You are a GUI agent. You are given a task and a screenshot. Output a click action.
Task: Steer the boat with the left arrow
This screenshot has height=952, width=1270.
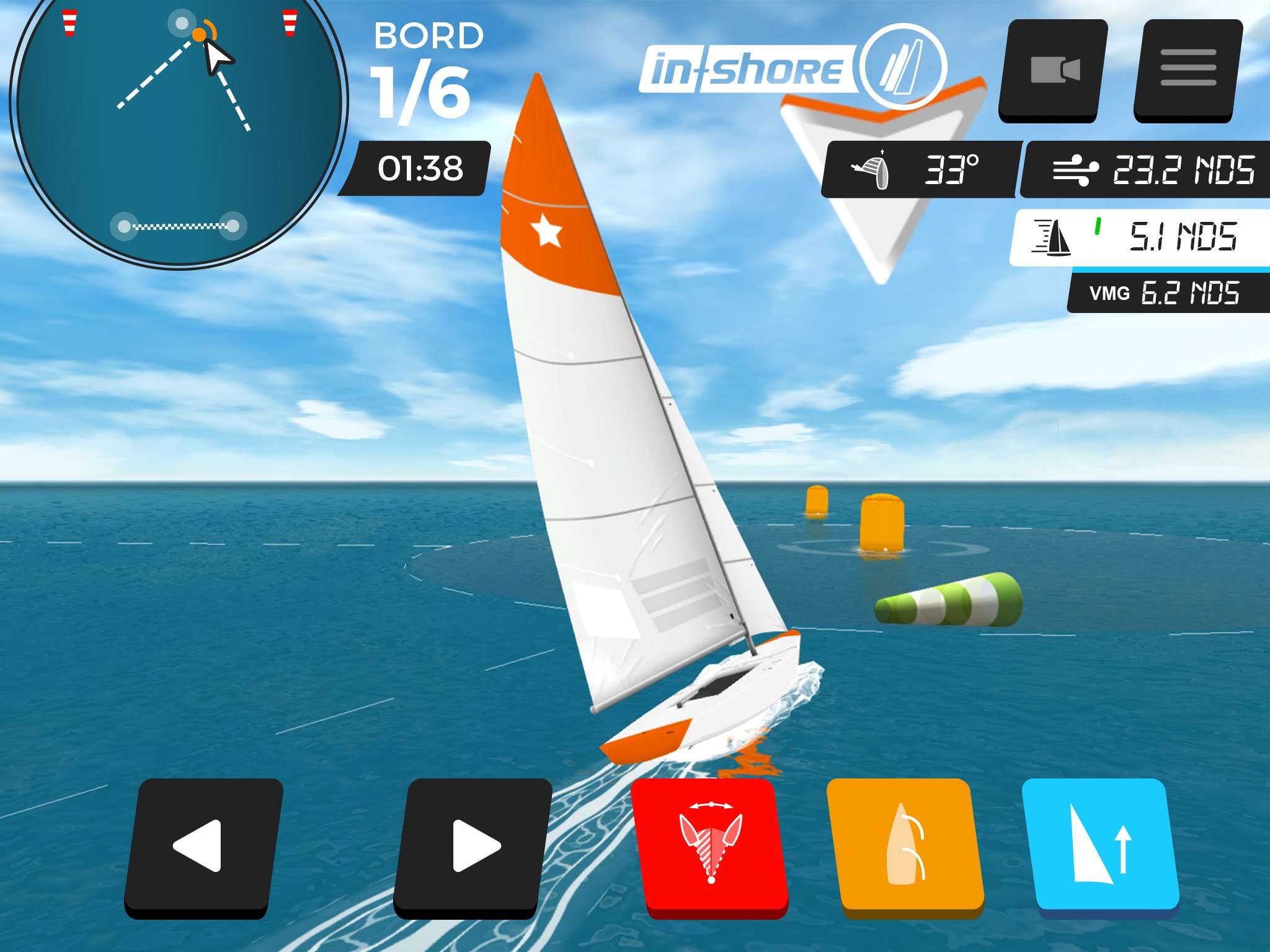coord(203,846)
